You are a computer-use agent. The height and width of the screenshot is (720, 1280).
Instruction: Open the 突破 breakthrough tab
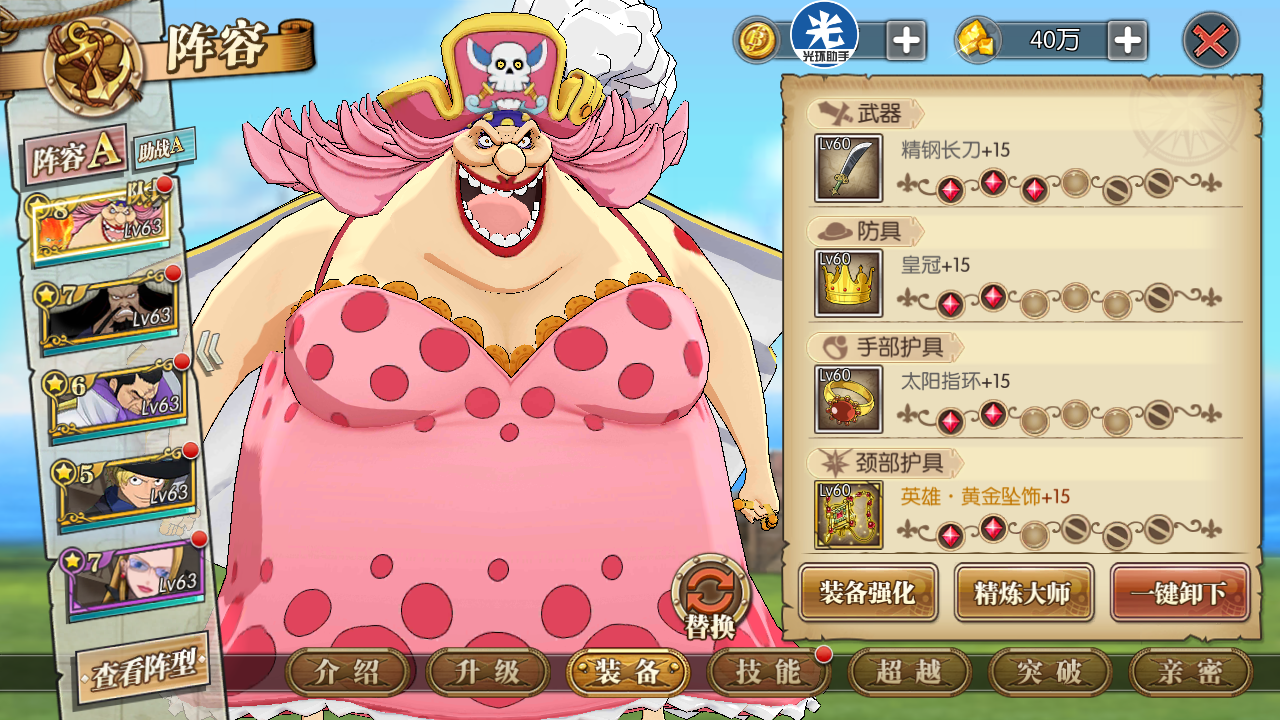(1049, 672)
